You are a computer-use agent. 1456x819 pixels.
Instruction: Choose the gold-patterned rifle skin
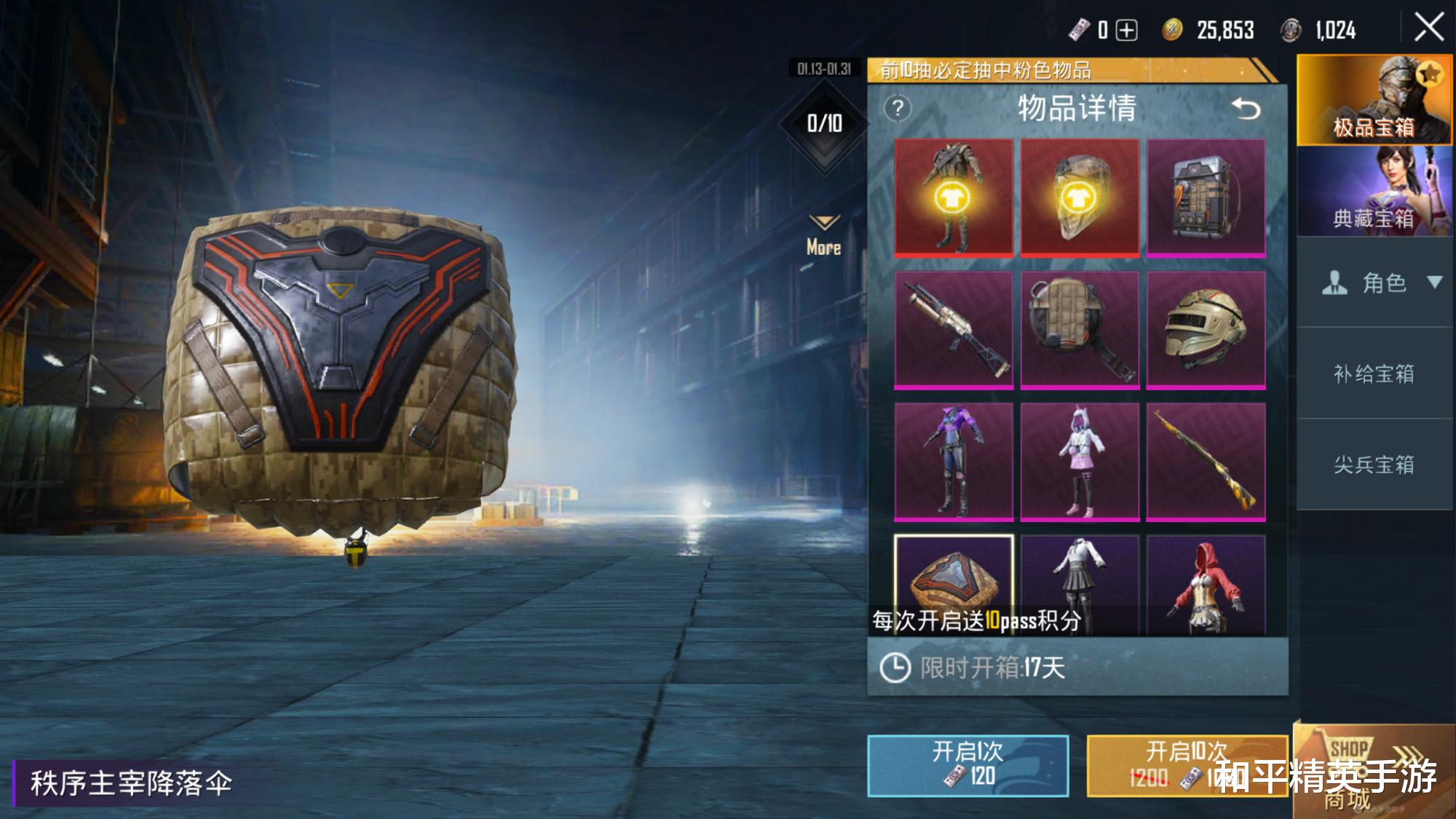click(x=1206, y=462)
